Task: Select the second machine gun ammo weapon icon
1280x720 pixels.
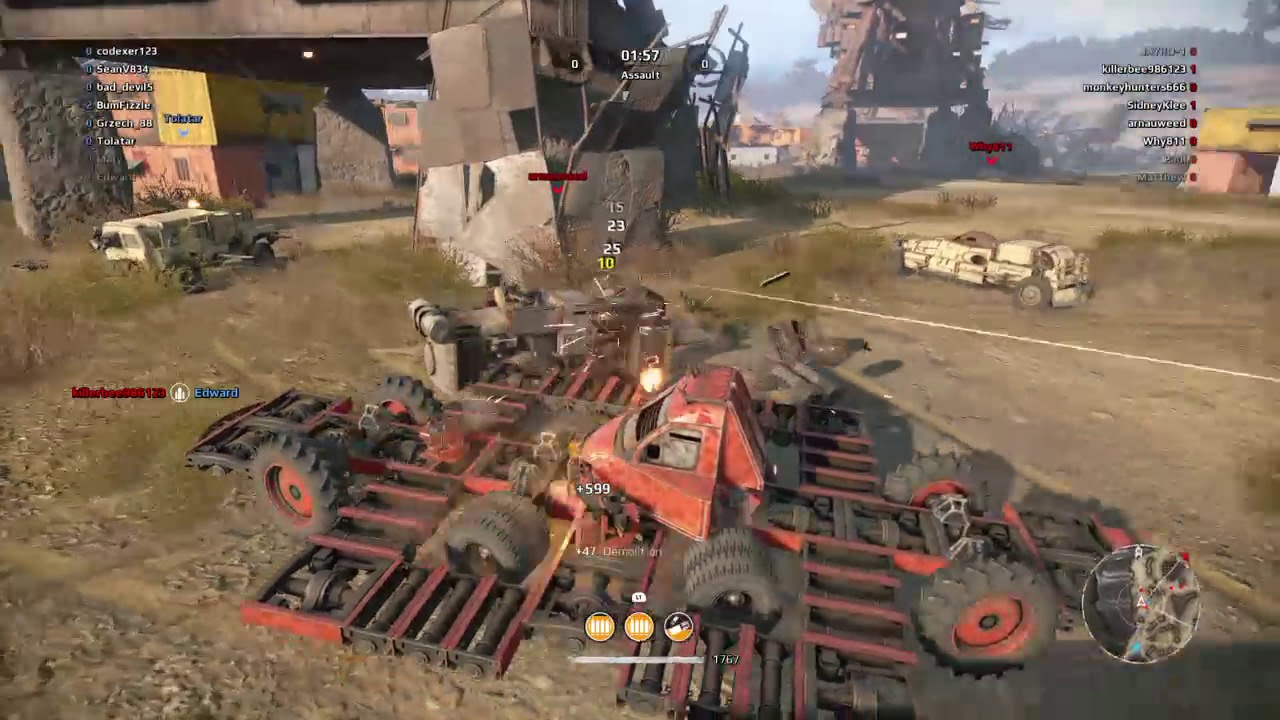Action: click(x=638, y=625)
